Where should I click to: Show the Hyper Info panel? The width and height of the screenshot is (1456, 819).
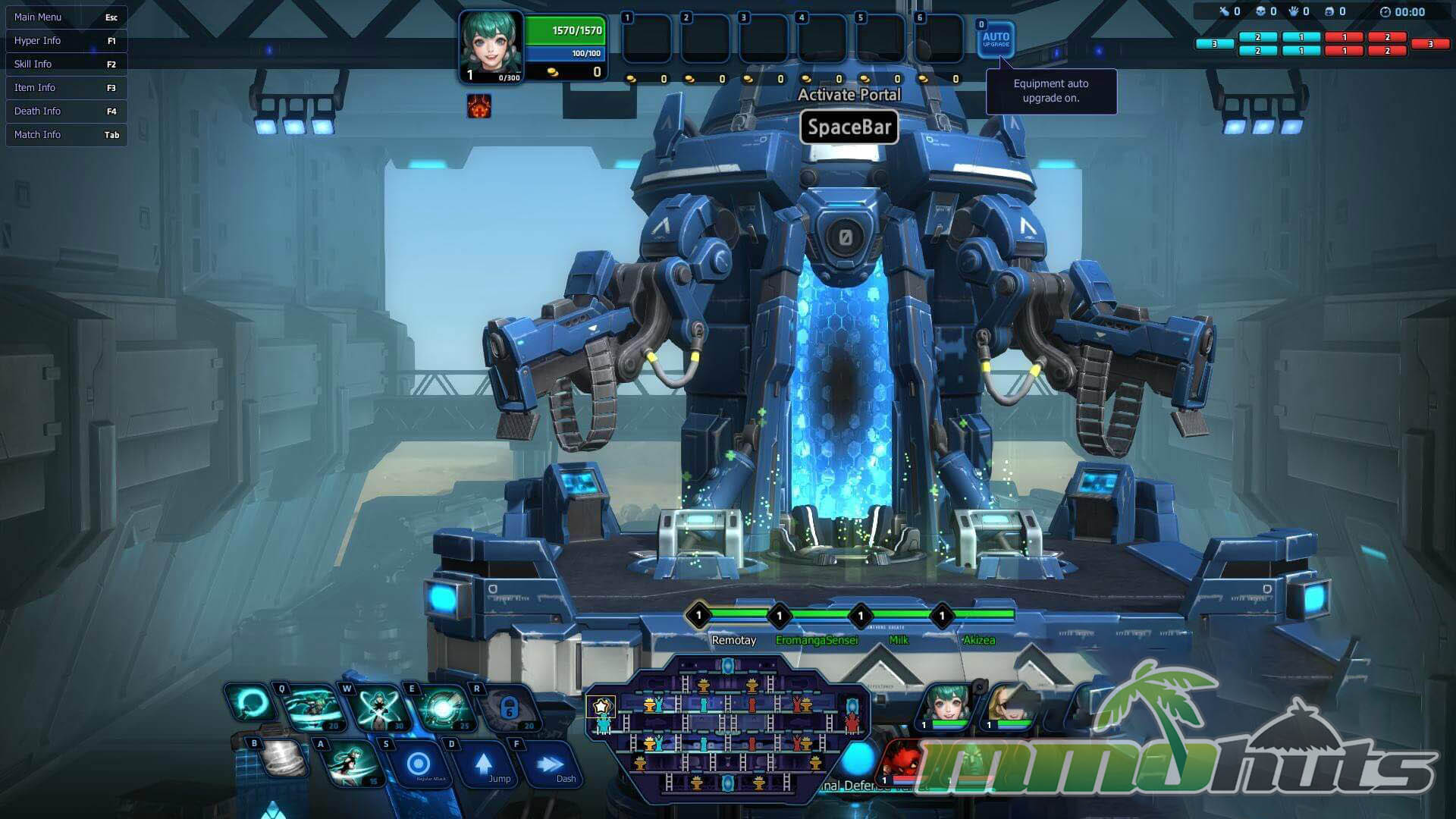[66, 41]
